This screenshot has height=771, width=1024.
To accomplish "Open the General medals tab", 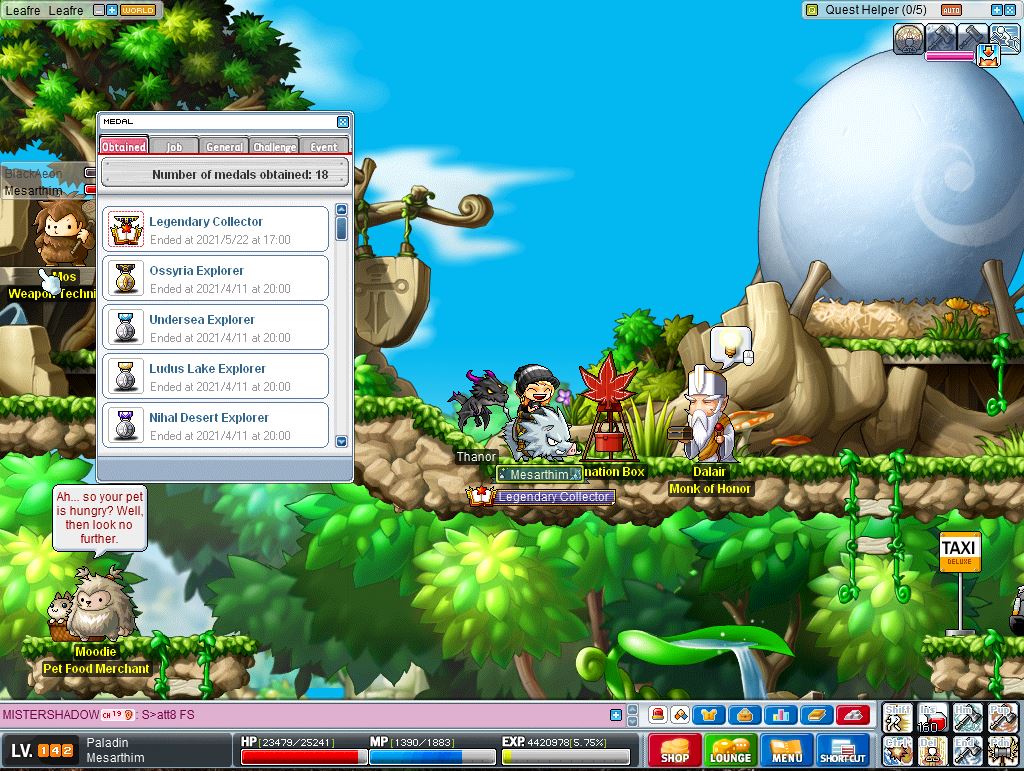I will coord(224,146).
